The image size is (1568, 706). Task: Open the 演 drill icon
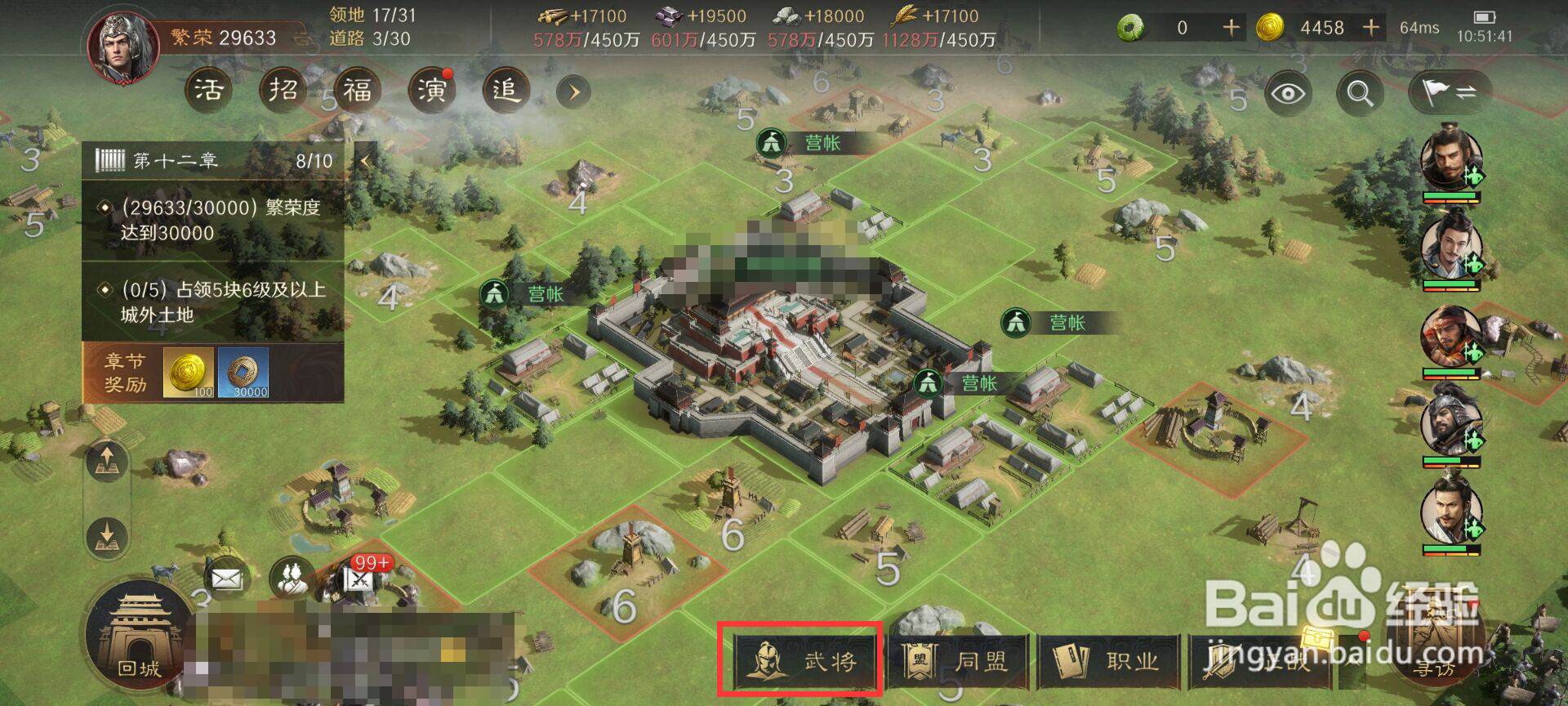click(431, 90)
